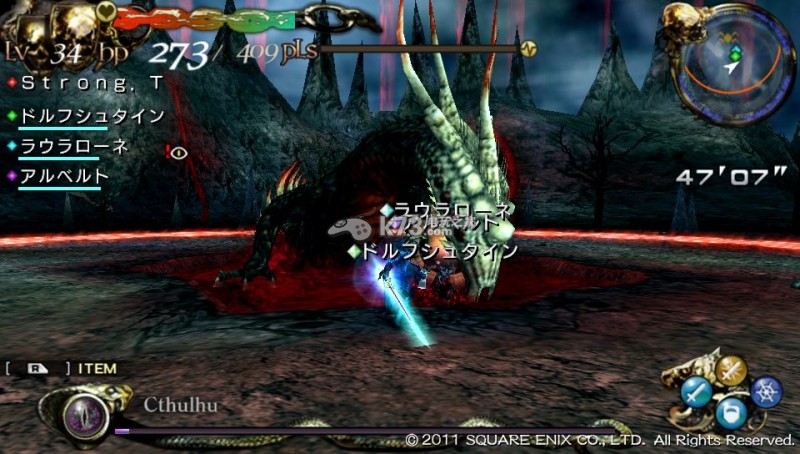Image resolution: width=800 pixels, height=454 pixels.
Task: Use the golden sword special attack icon
Action: [x=733, y=371]
